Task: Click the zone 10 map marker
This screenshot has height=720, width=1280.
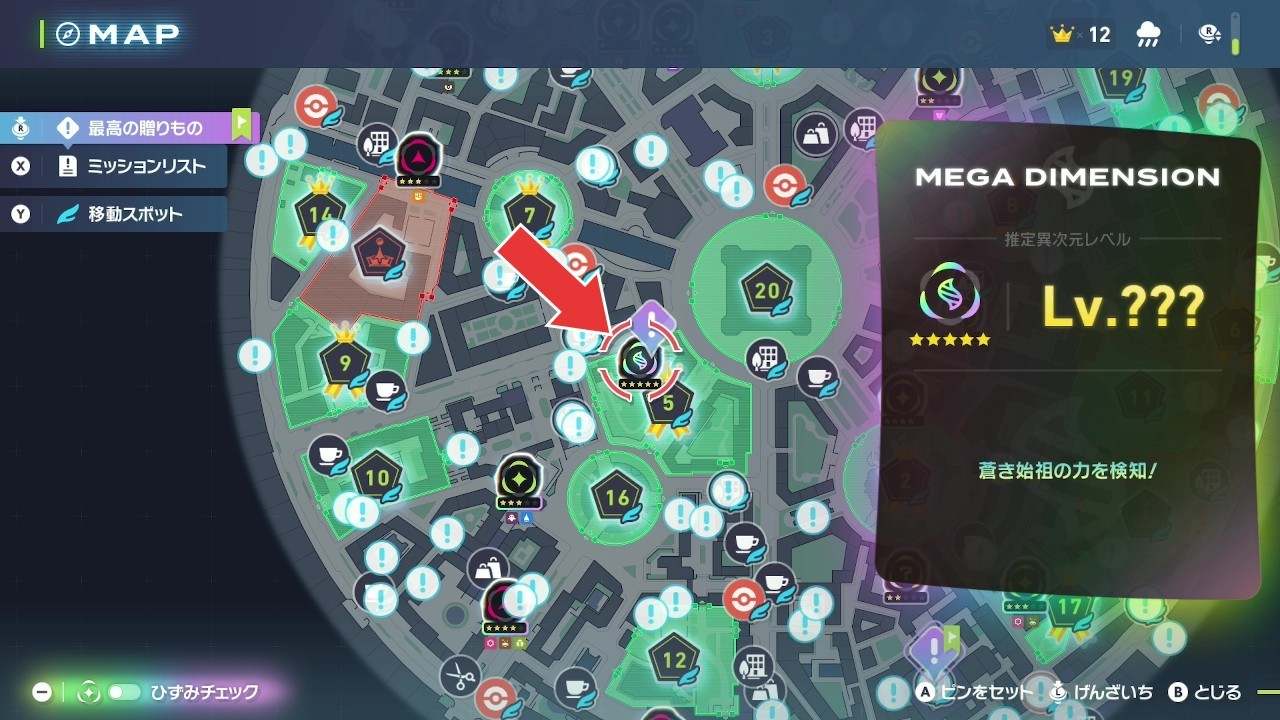Action: coord(377,477)
